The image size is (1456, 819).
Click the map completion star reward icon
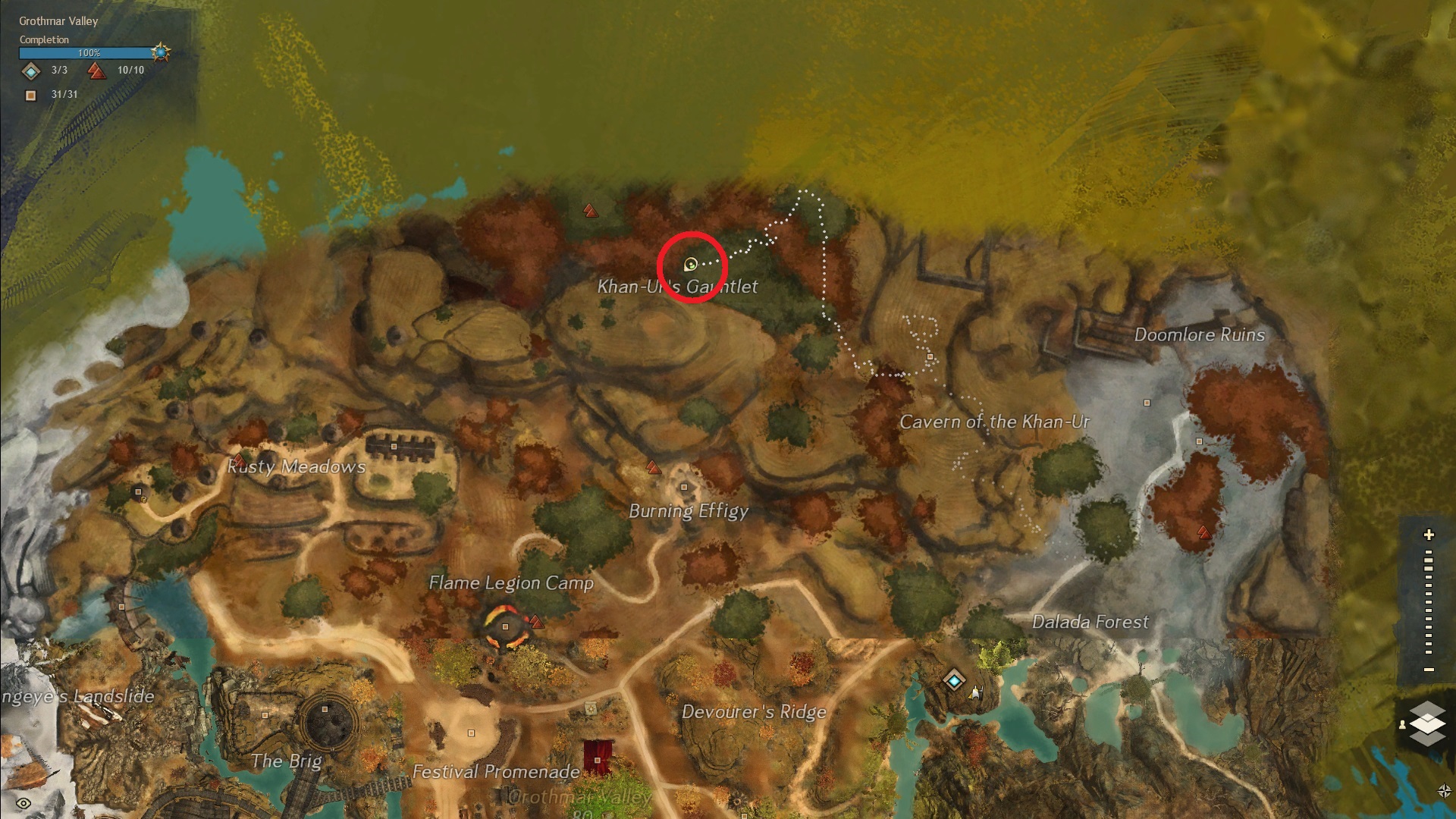[x=161, y=52]
